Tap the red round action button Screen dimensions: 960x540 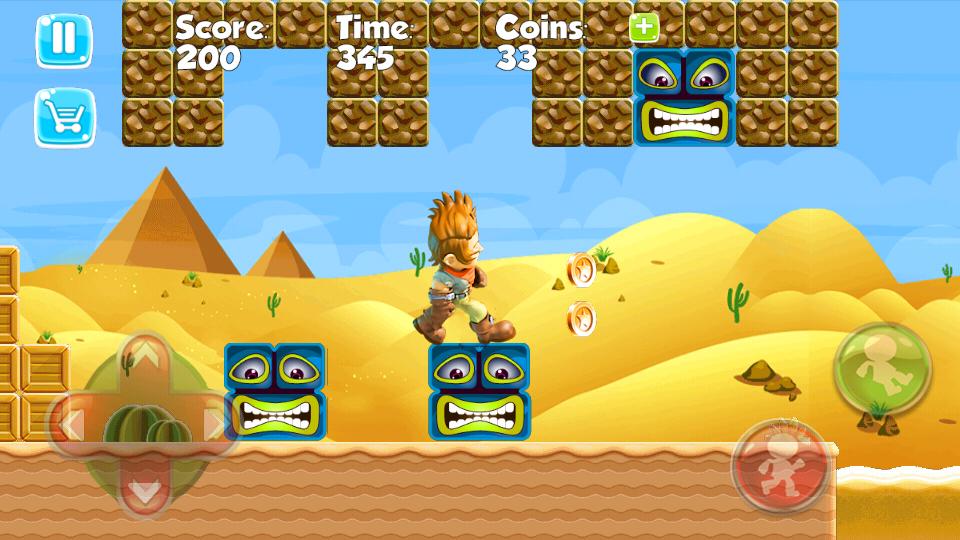780,466
